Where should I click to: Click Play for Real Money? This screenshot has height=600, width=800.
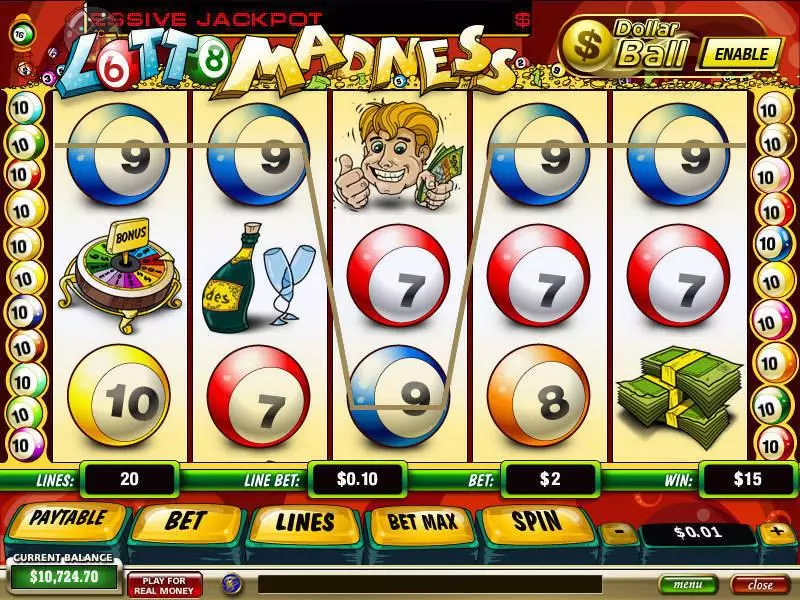click(165, 584)
